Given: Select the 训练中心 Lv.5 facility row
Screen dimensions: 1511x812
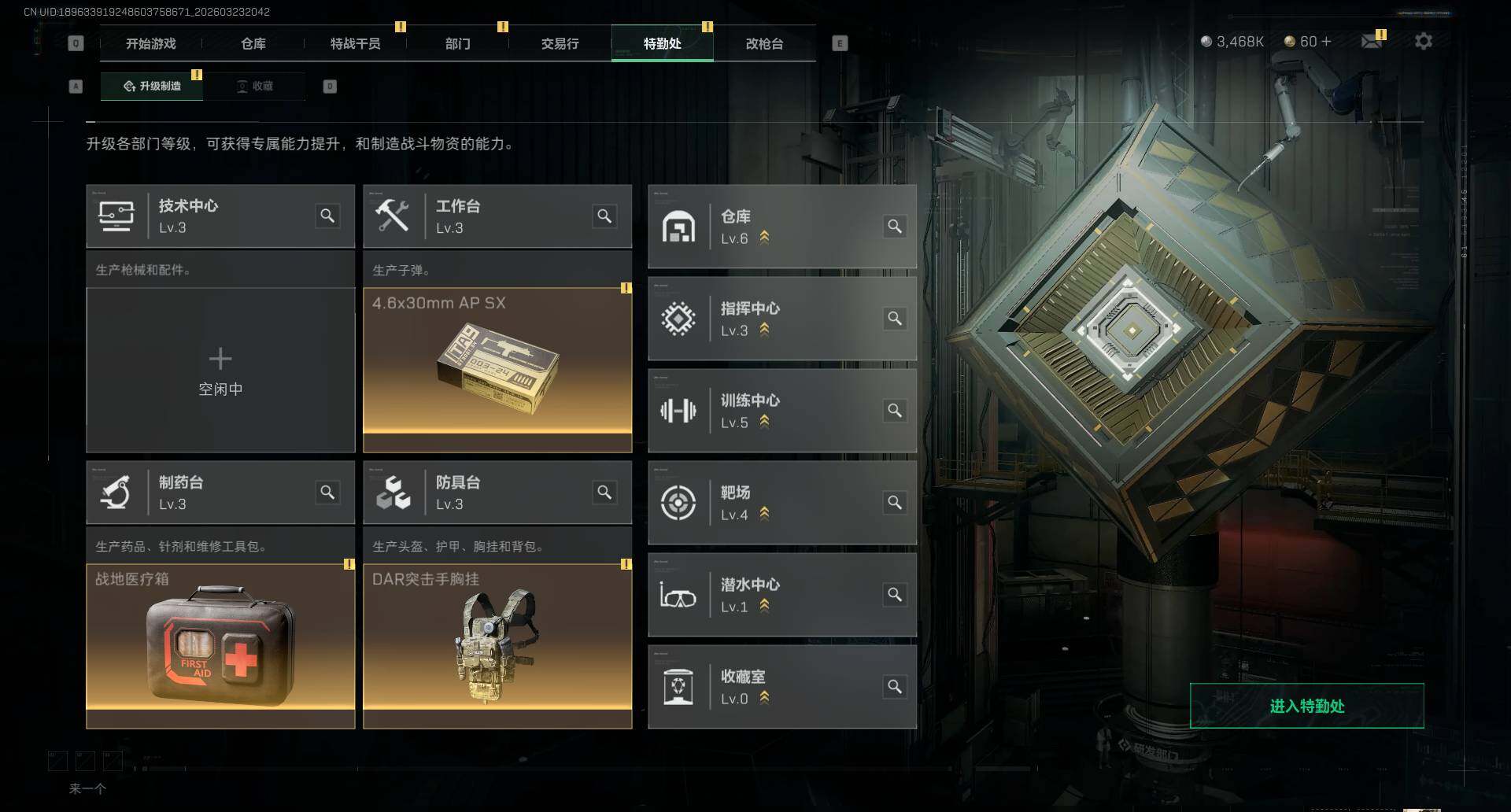Looking at the screenshot, I should [x=781, y=411].
